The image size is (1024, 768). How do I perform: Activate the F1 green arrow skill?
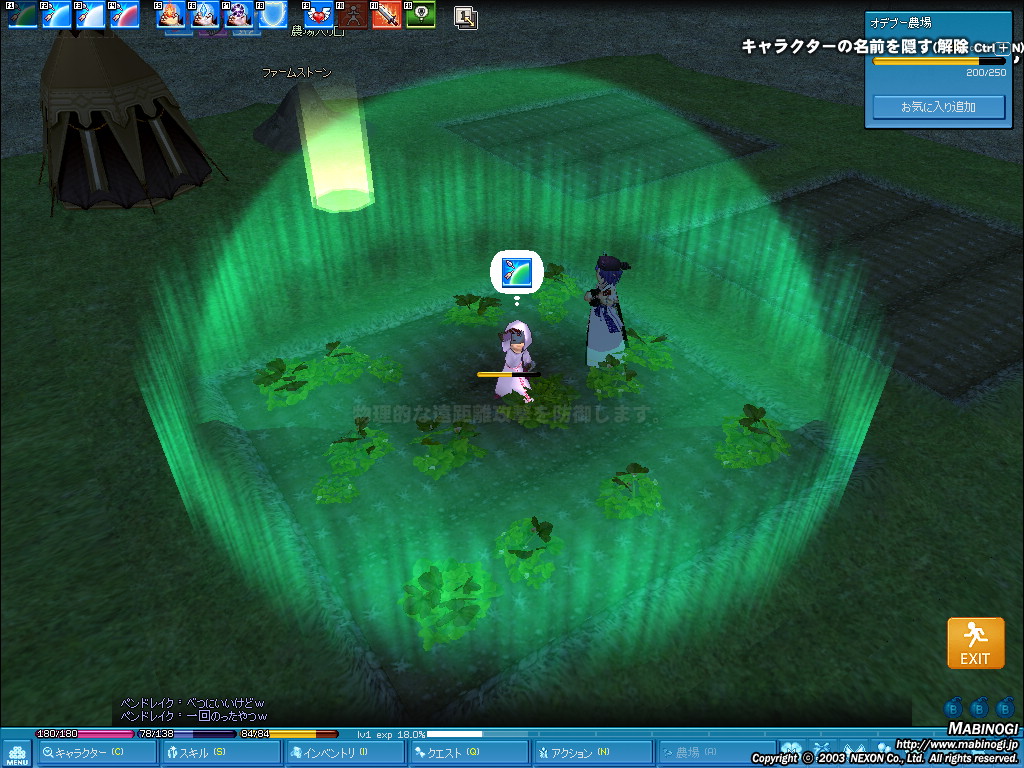coord(23,15)
